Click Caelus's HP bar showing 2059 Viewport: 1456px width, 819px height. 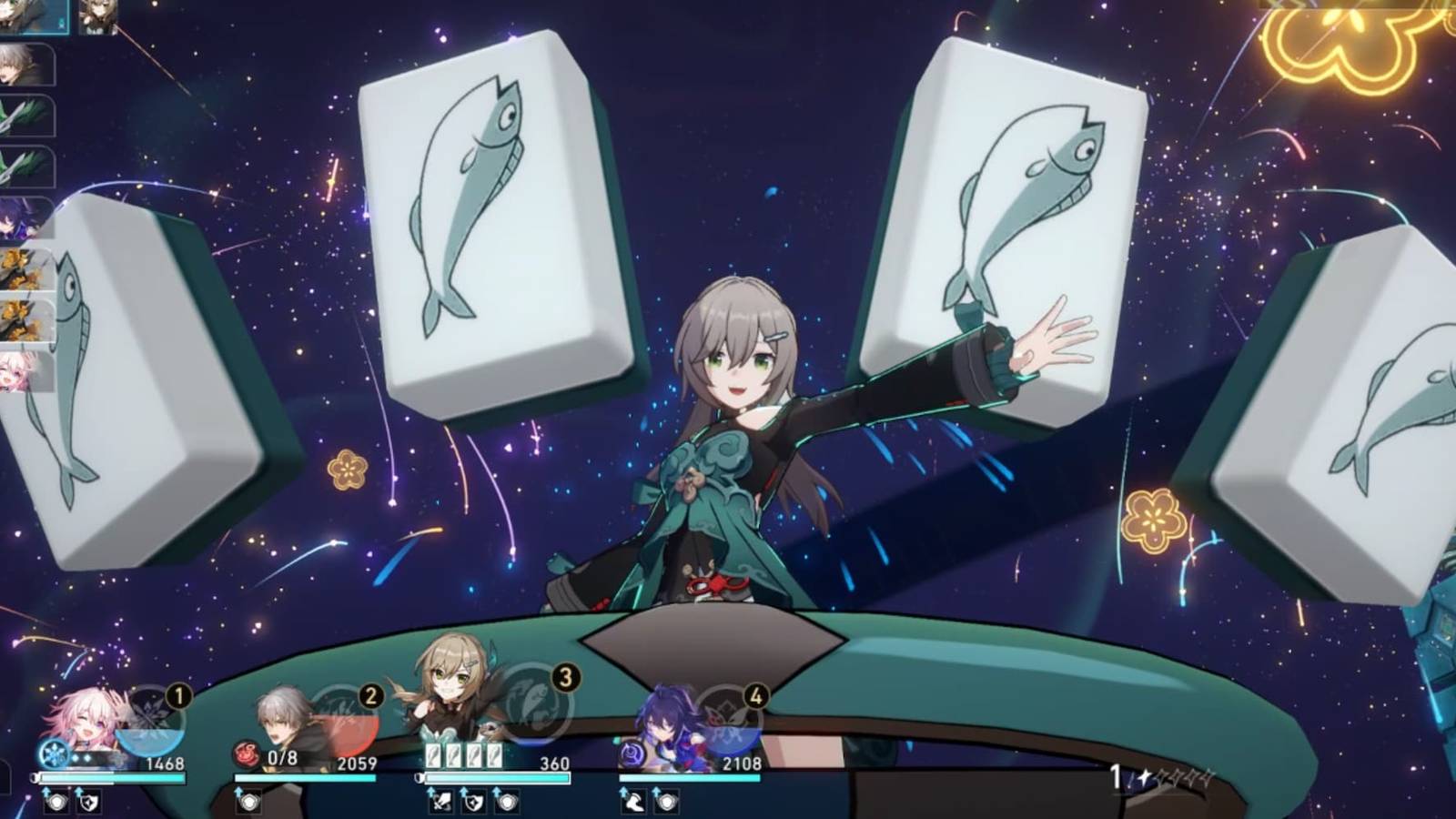(x=307, y=776)
